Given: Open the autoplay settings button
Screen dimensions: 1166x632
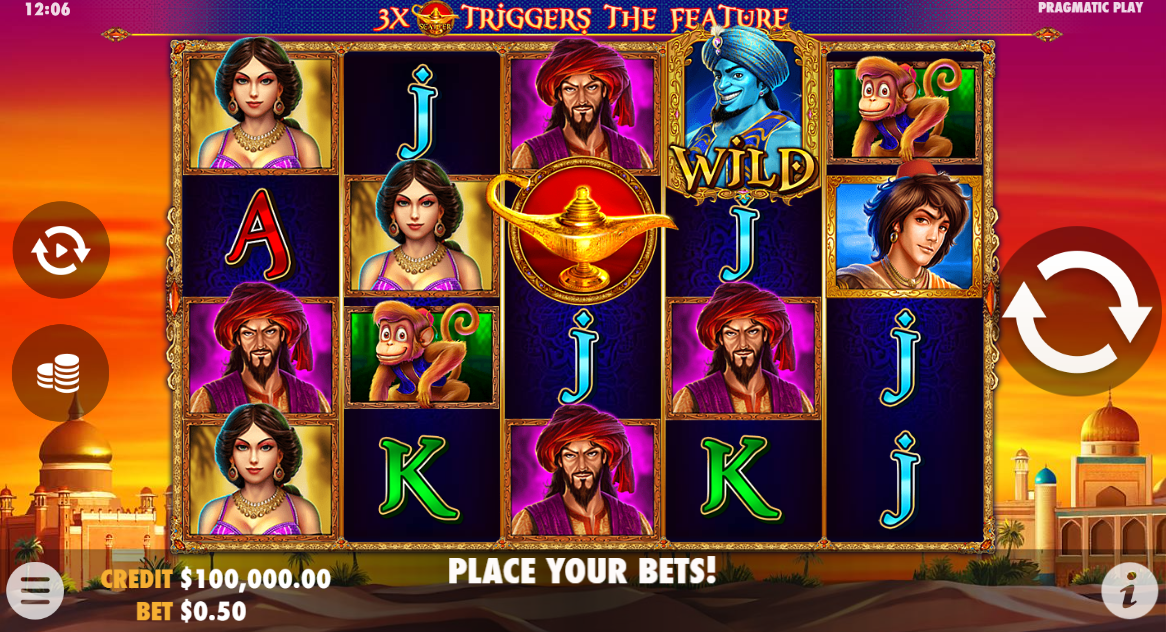Looking at the screenshot, I should [x=60, y=250].
